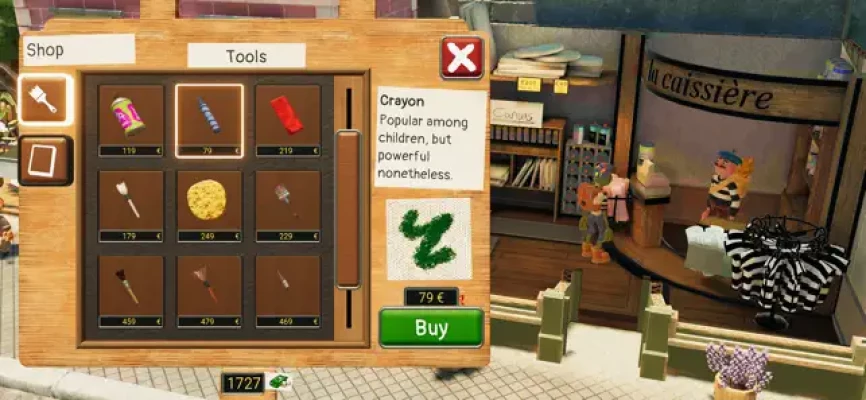This screenshot has height=400, width=866.
Task: Buy the selected Crayon tool
Action: coord(431,327)
